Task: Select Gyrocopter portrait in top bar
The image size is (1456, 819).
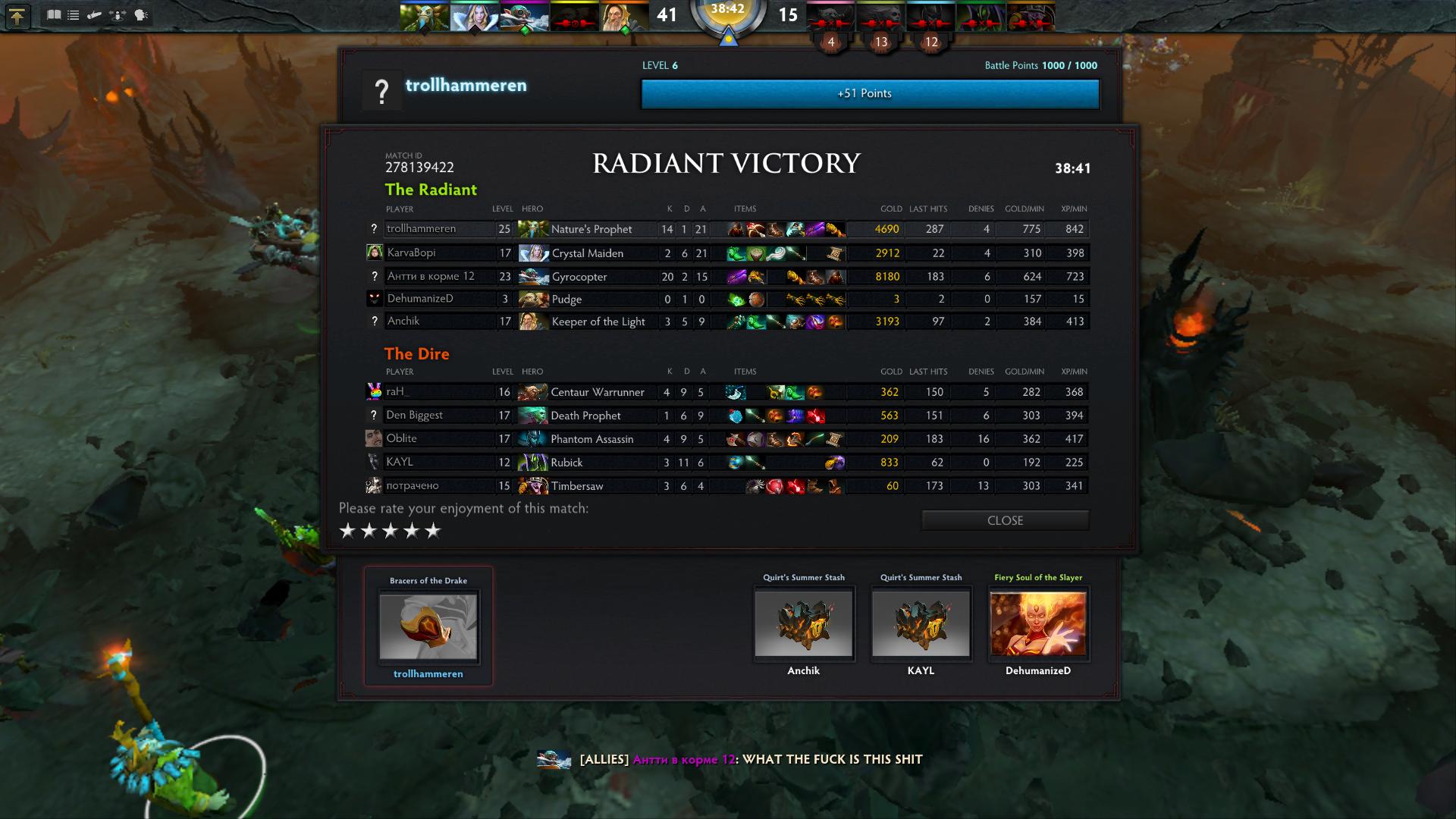Action: (x=524, y=17)
